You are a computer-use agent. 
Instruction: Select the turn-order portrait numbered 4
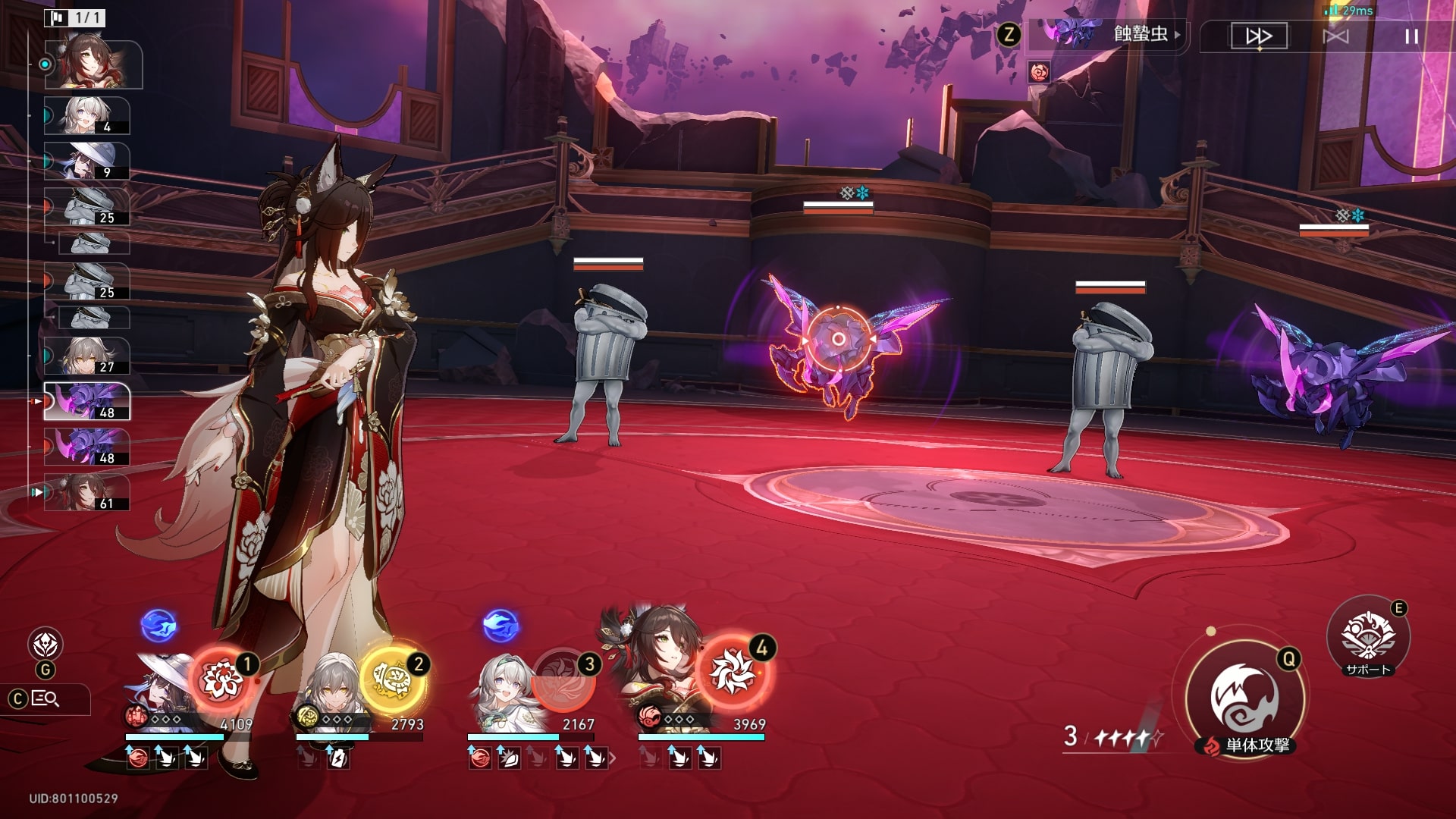point(86,116)
